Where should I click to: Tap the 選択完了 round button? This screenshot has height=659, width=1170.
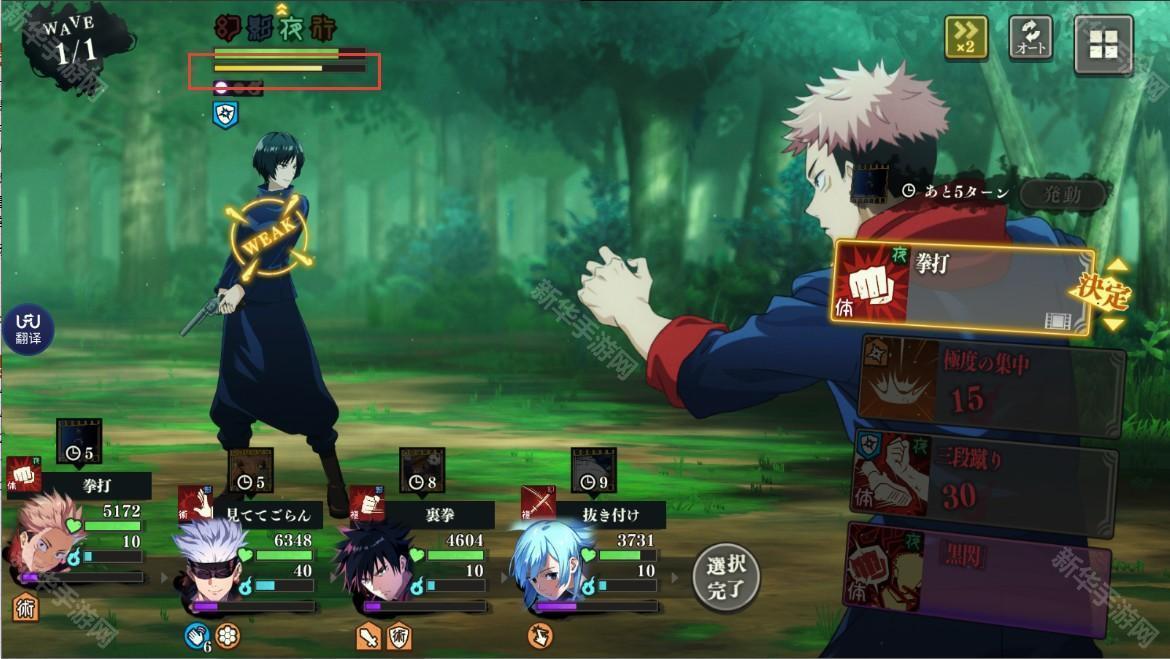726,578
